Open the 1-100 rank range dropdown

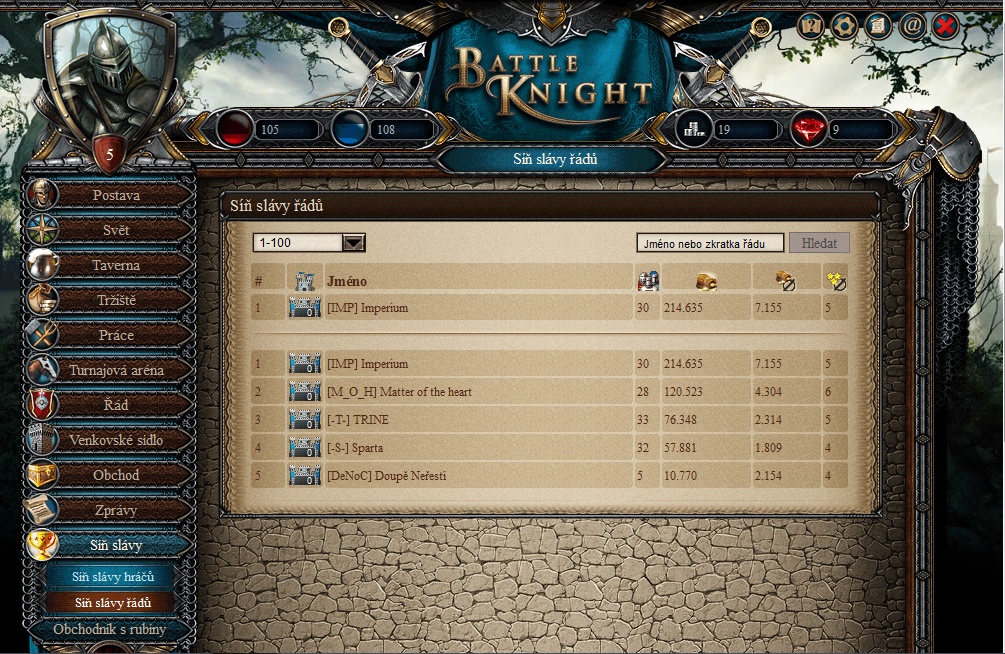(354, 242)
